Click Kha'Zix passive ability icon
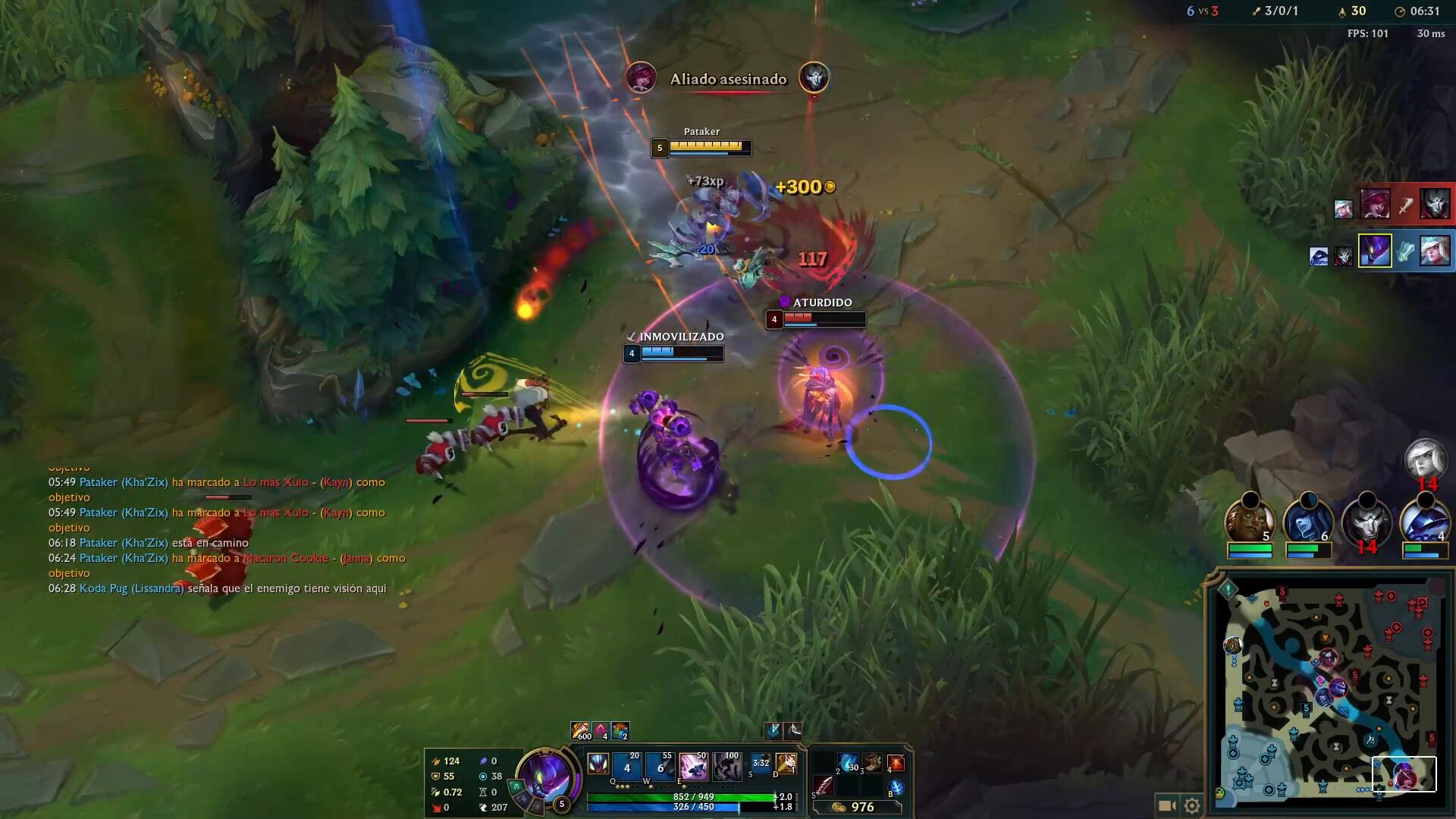 (x=598, y=764)
